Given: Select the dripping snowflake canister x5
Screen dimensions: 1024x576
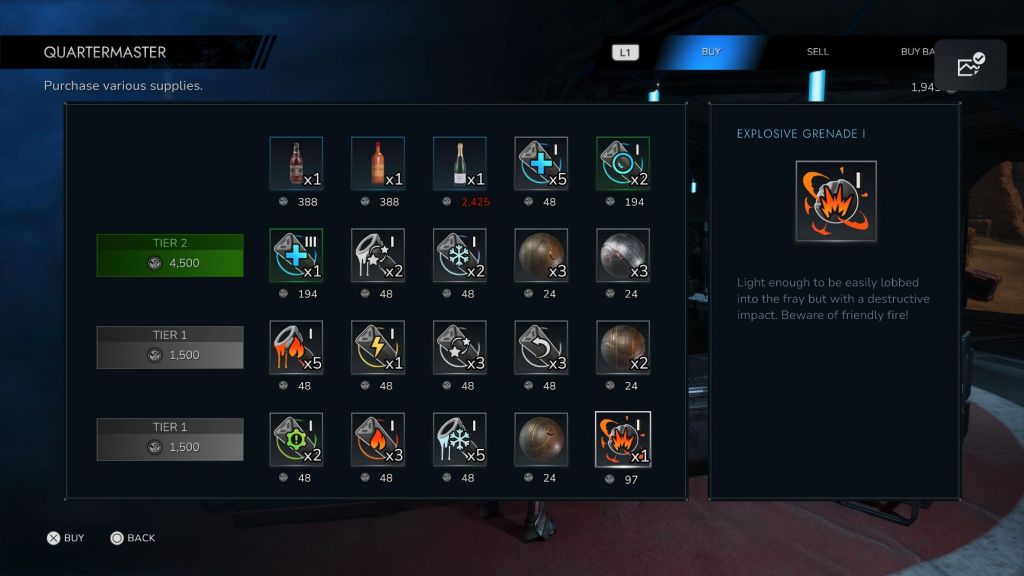Looking at the screenshot, I should tap(460, 439).
